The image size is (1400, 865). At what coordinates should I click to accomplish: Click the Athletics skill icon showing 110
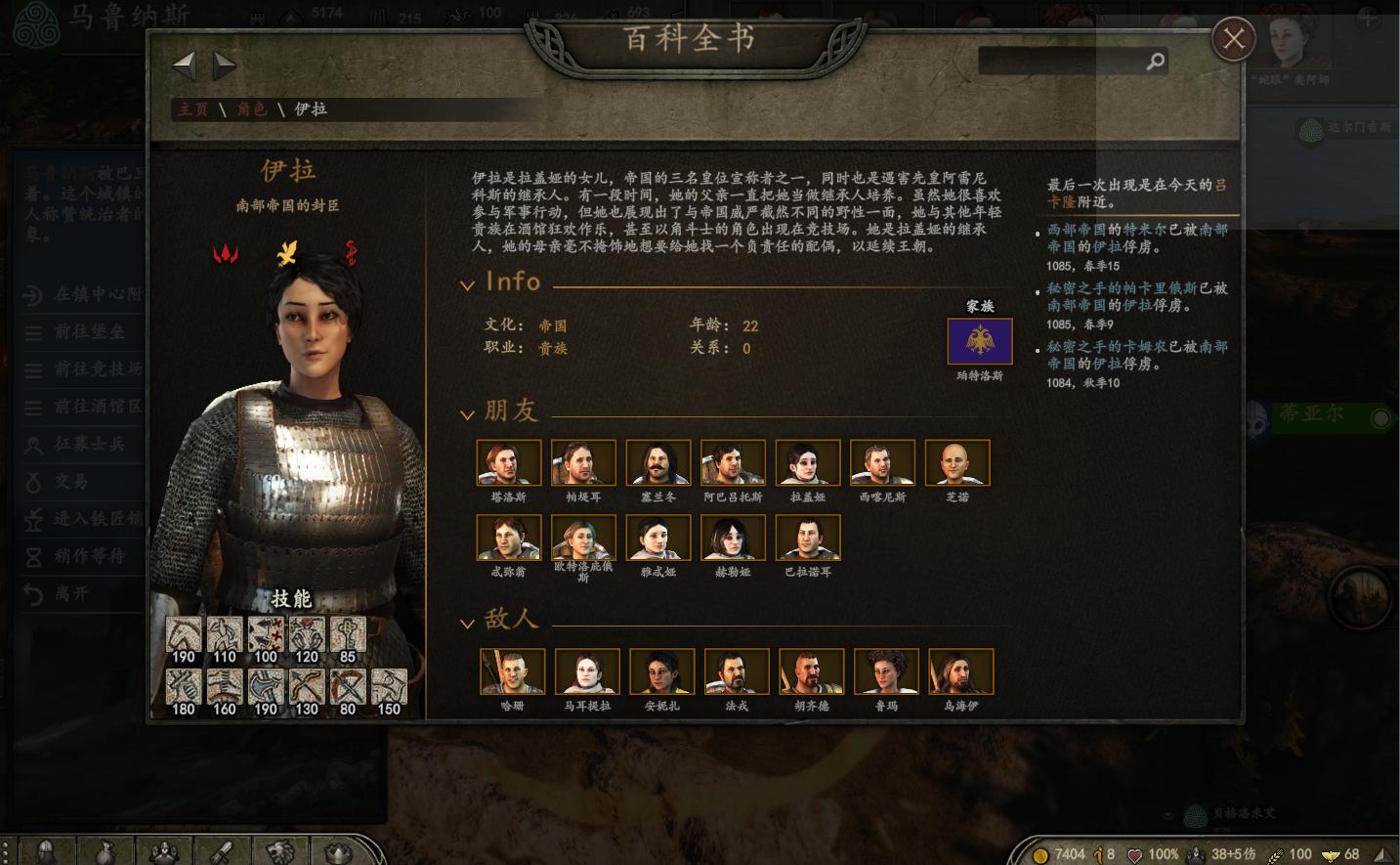[224, 635]
